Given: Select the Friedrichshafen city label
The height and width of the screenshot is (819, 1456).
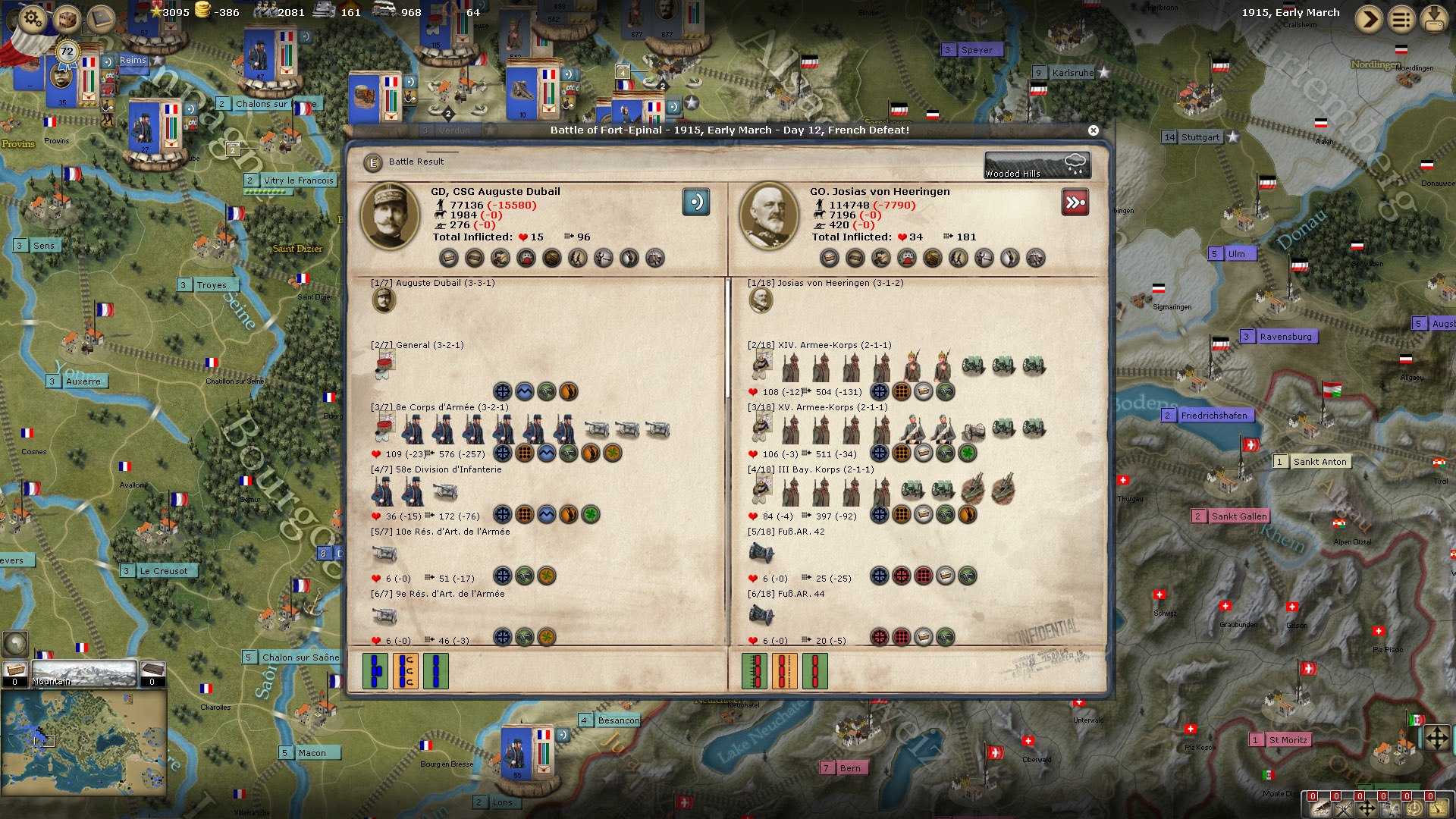Looking at the screenshot, I should click(x=1213, y=416).
